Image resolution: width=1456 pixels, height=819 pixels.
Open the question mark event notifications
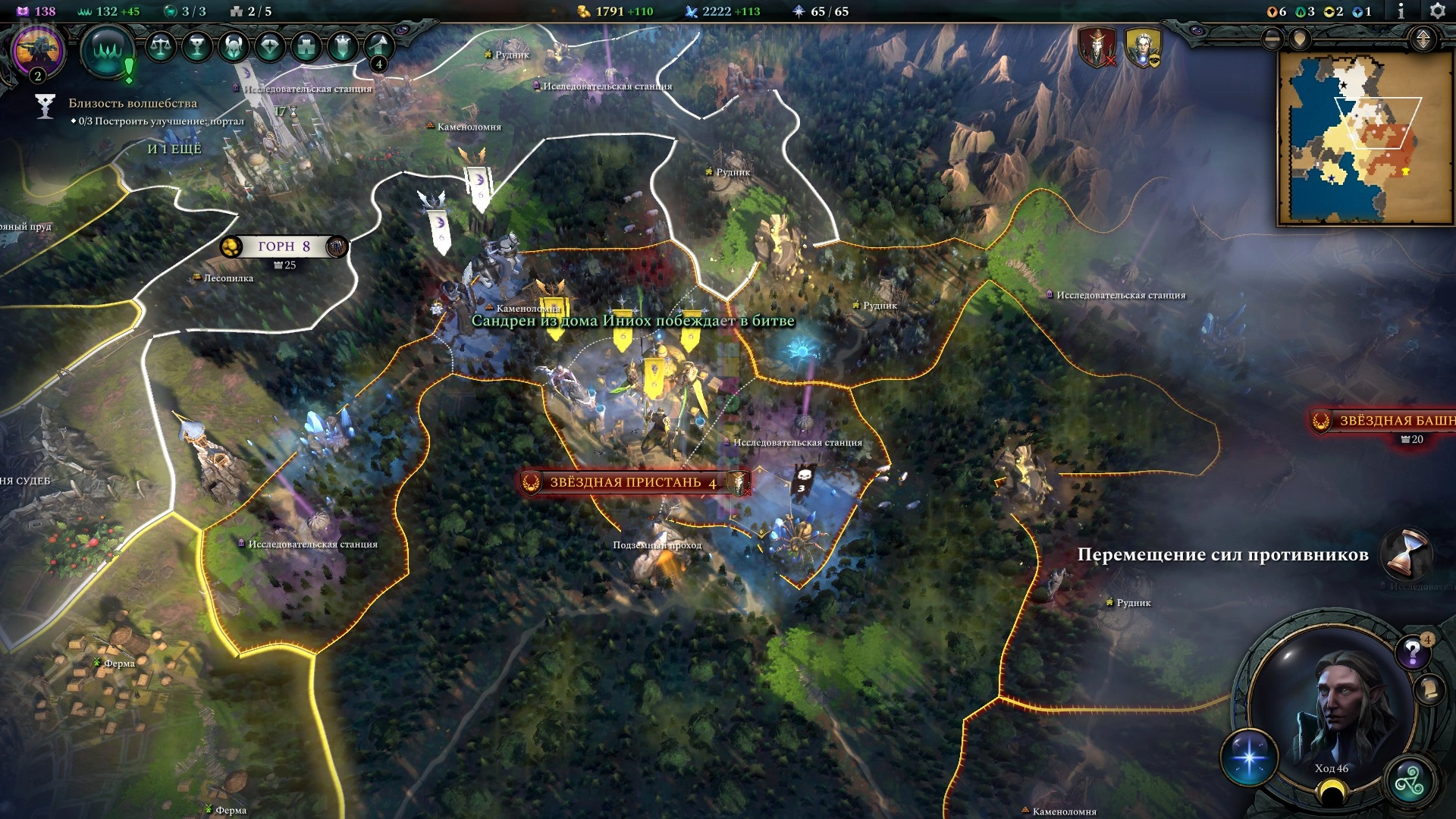1412,651
